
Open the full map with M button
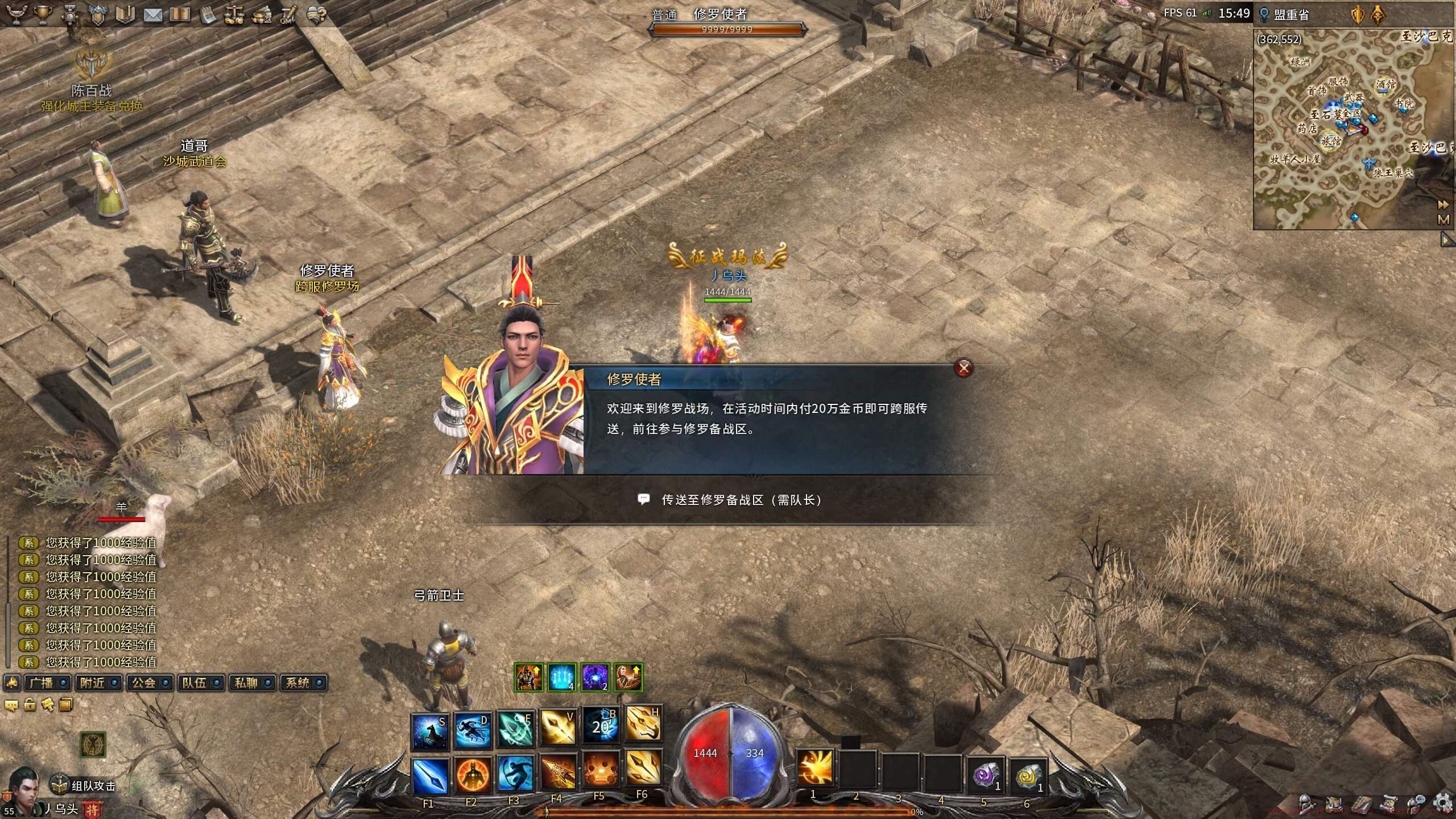tap(1443, 220)
